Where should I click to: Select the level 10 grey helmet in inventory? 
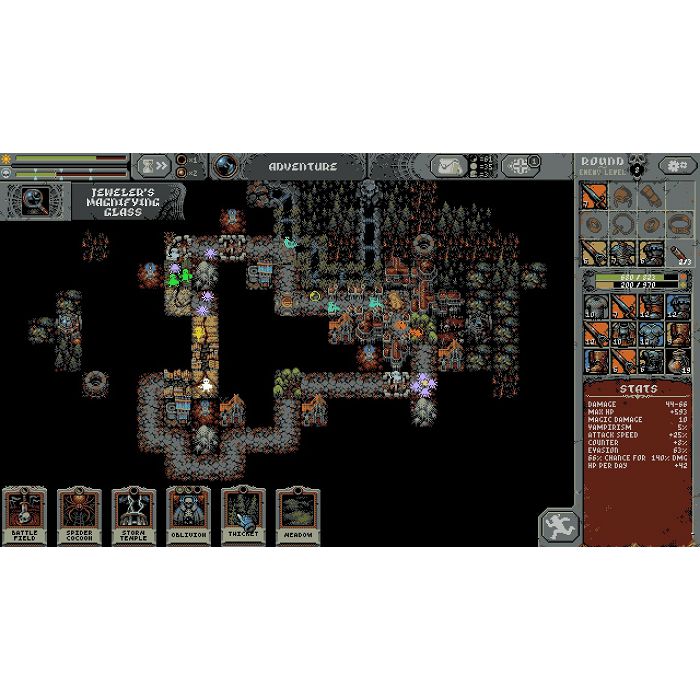click(x=596, y=305)
